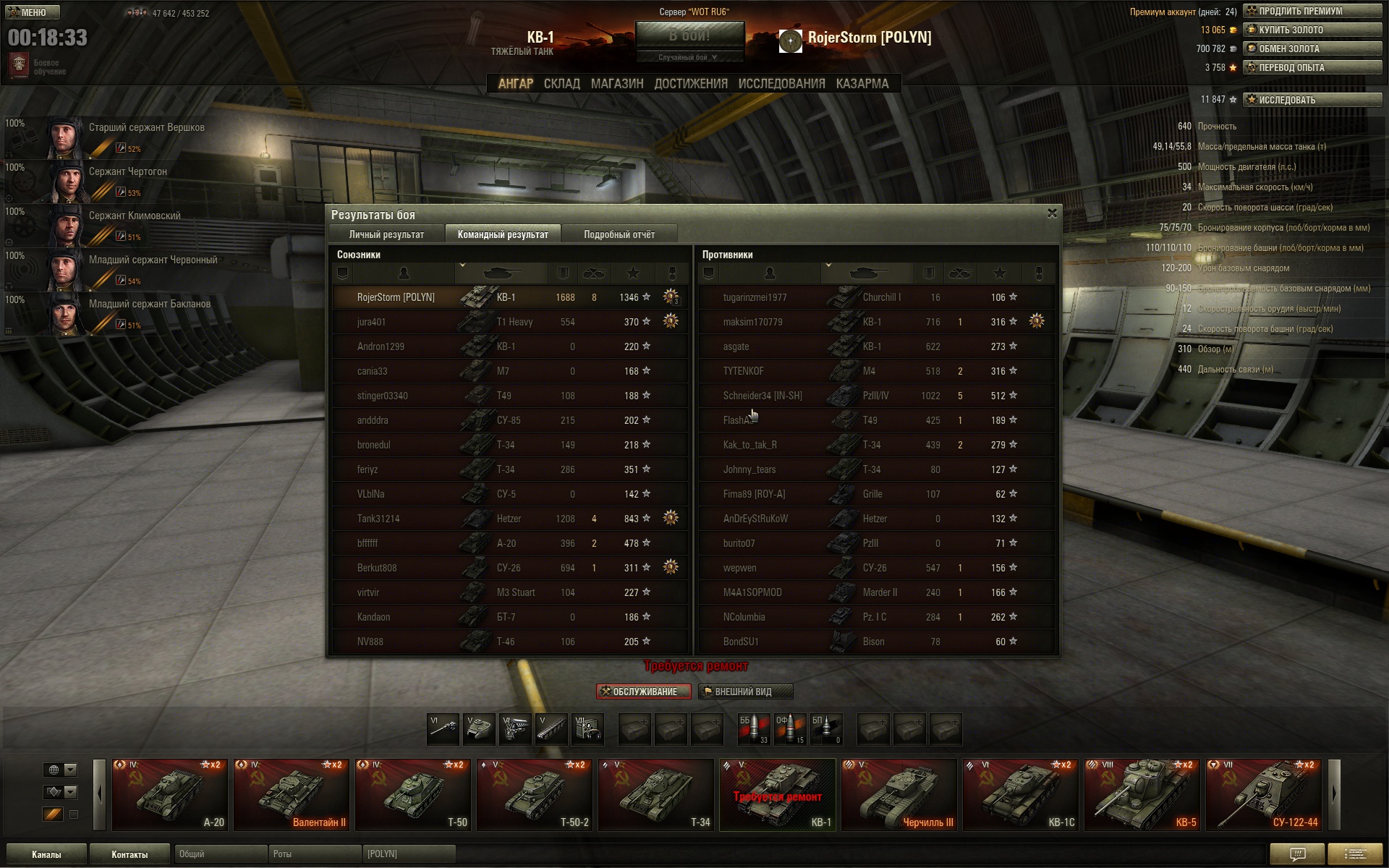Click the Обслуживание repair button
This screenshot has width=1389, height=868.
(643, 692)
